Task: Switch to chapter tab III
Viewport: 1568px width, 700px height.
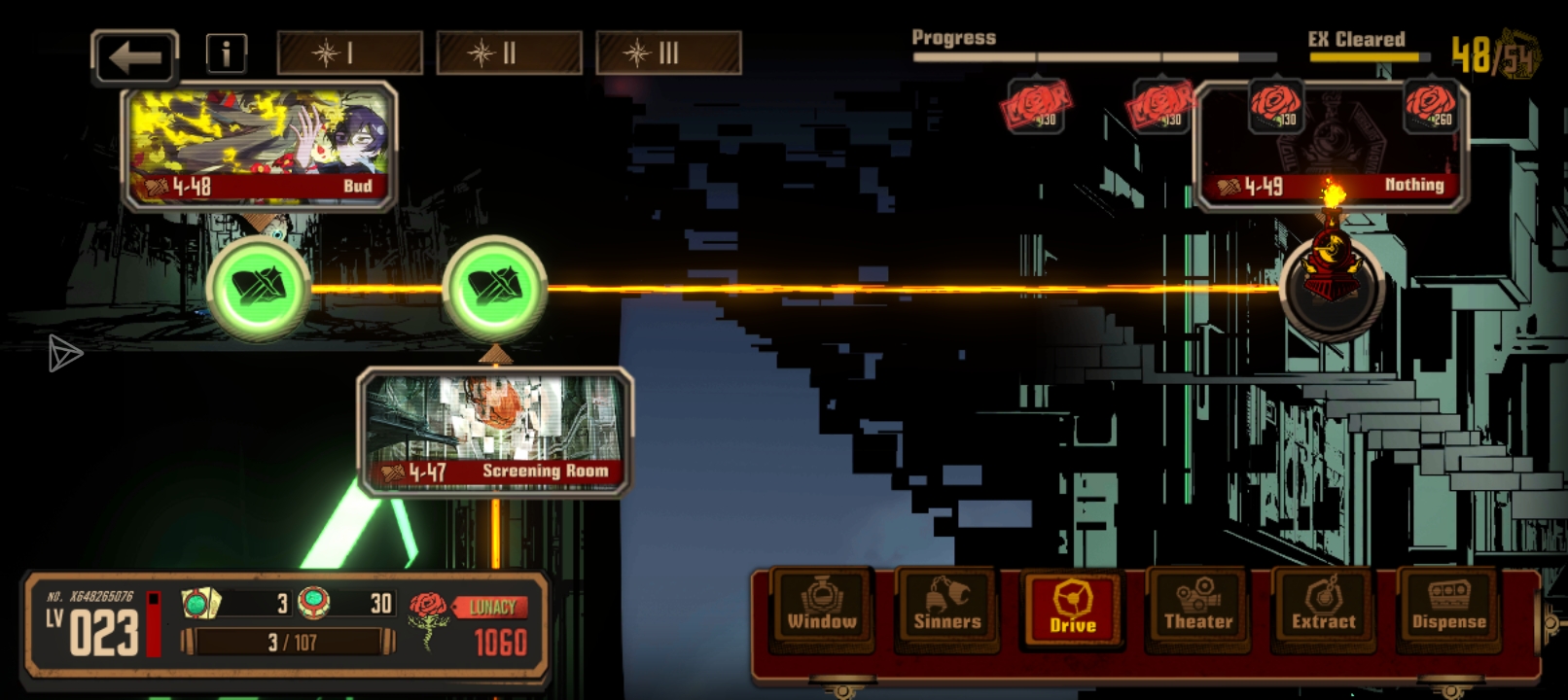Action: click(668, 53)
